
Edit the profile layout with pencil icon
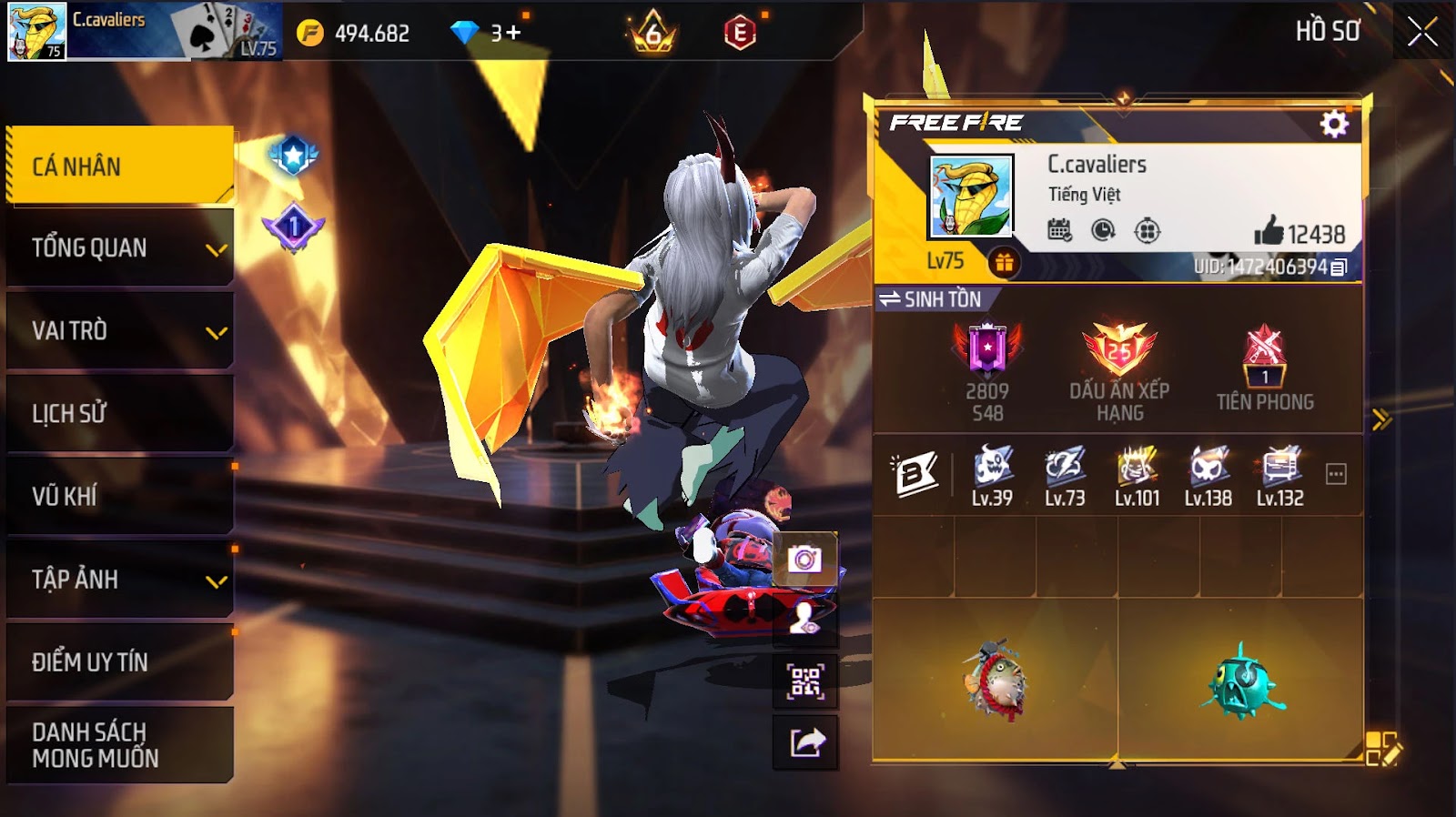click(x=1383, y=749)
